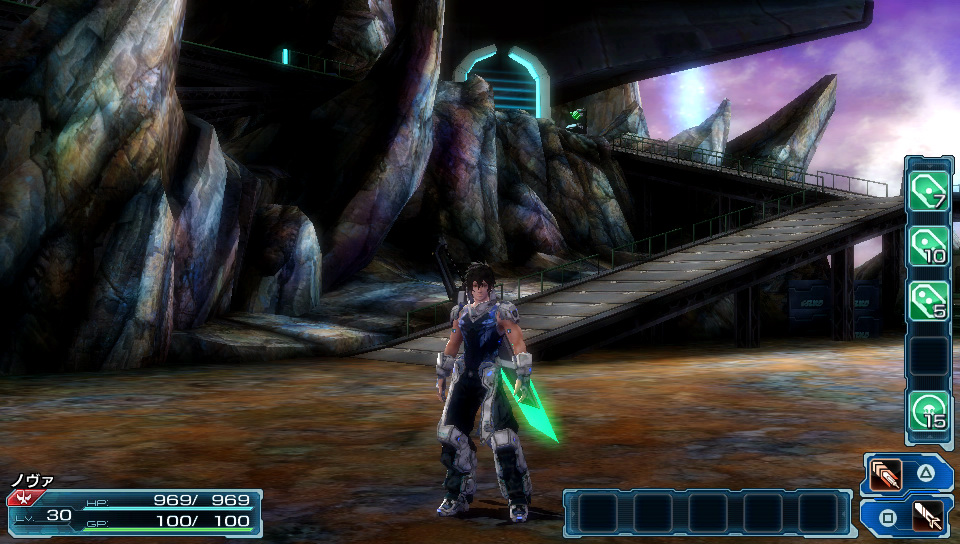This screenshot has height=544, width=960.
Task: Use the healing item with 5 remaining
Action: tap(928, 301)
